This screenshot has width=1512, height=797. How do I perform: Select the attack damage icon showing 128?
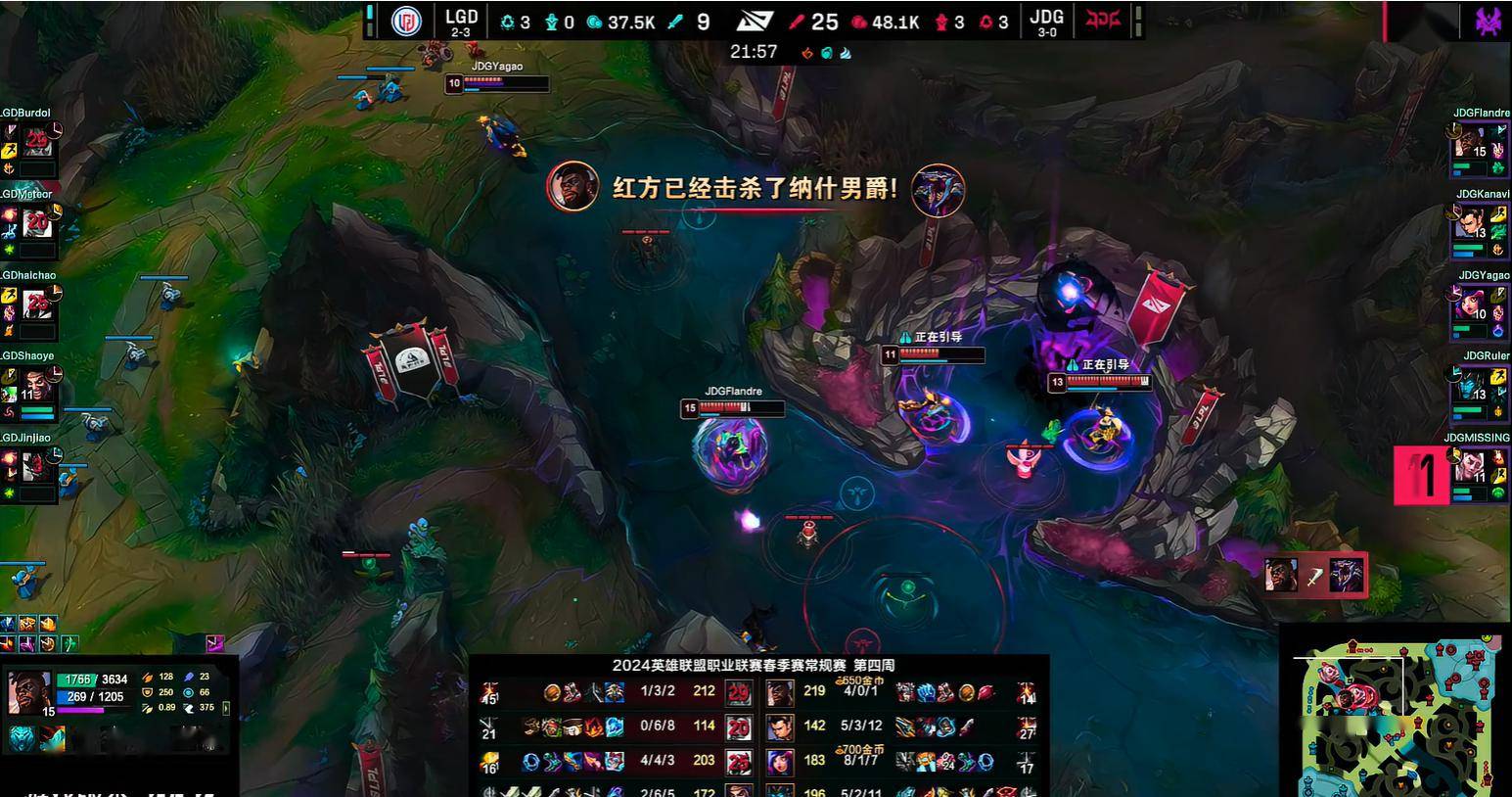tap(148, 678)
